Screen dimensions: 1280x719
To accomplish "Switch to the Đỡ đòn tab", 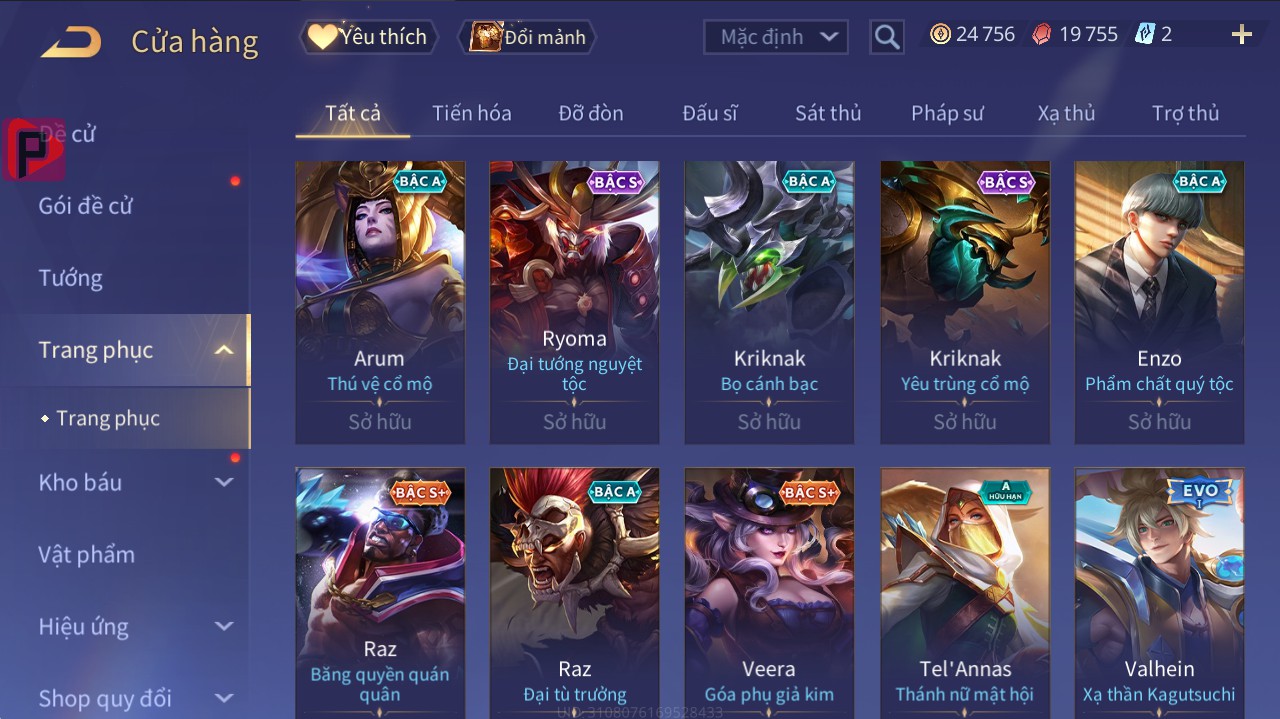I will 591,113.
